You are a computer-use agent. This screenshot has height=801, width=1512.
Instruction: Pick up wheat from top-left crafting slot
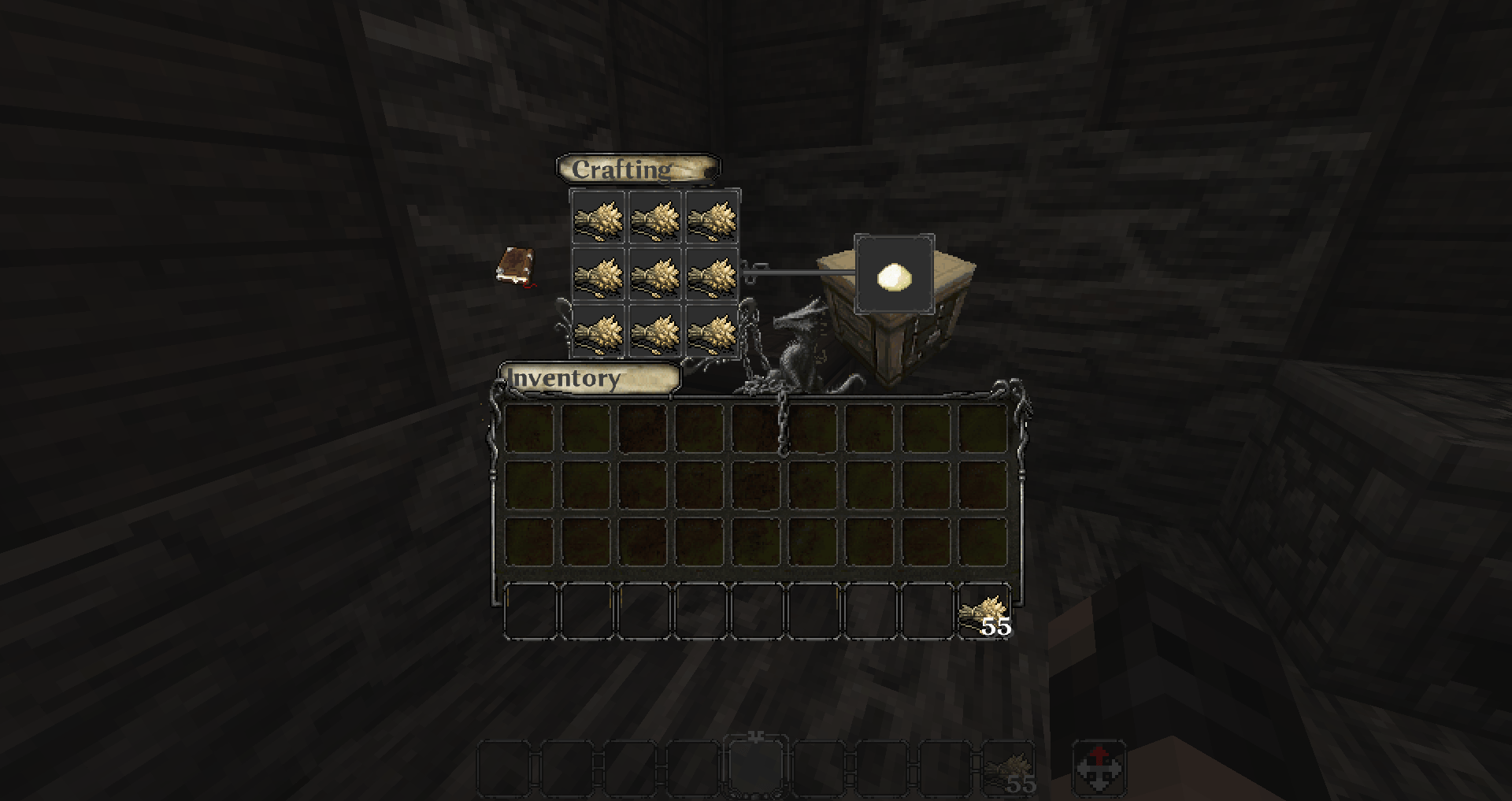pos(598,219)
